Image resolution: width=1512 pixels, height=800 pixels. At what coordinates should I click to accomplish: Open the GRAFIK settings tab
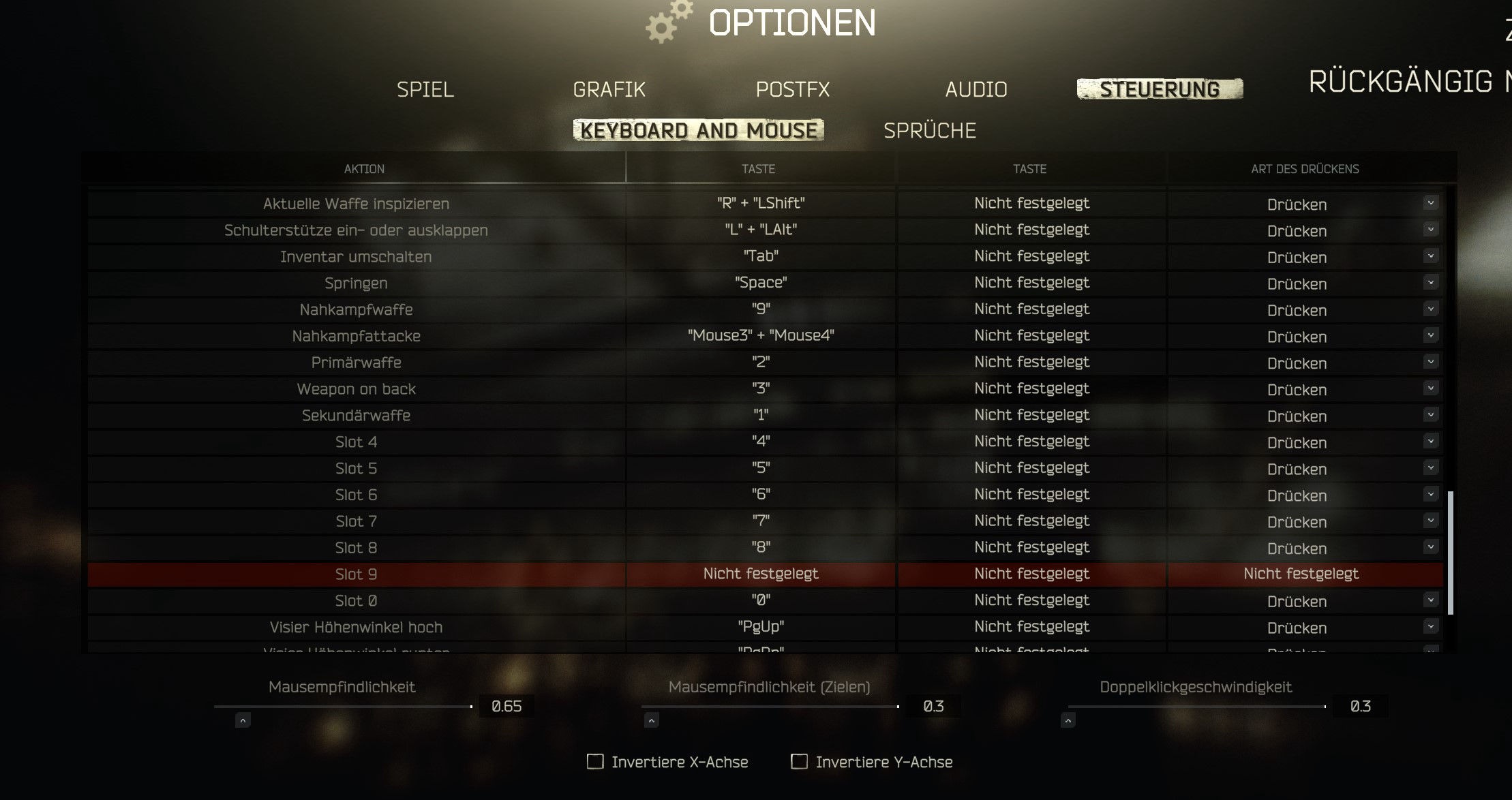(609, 89)
